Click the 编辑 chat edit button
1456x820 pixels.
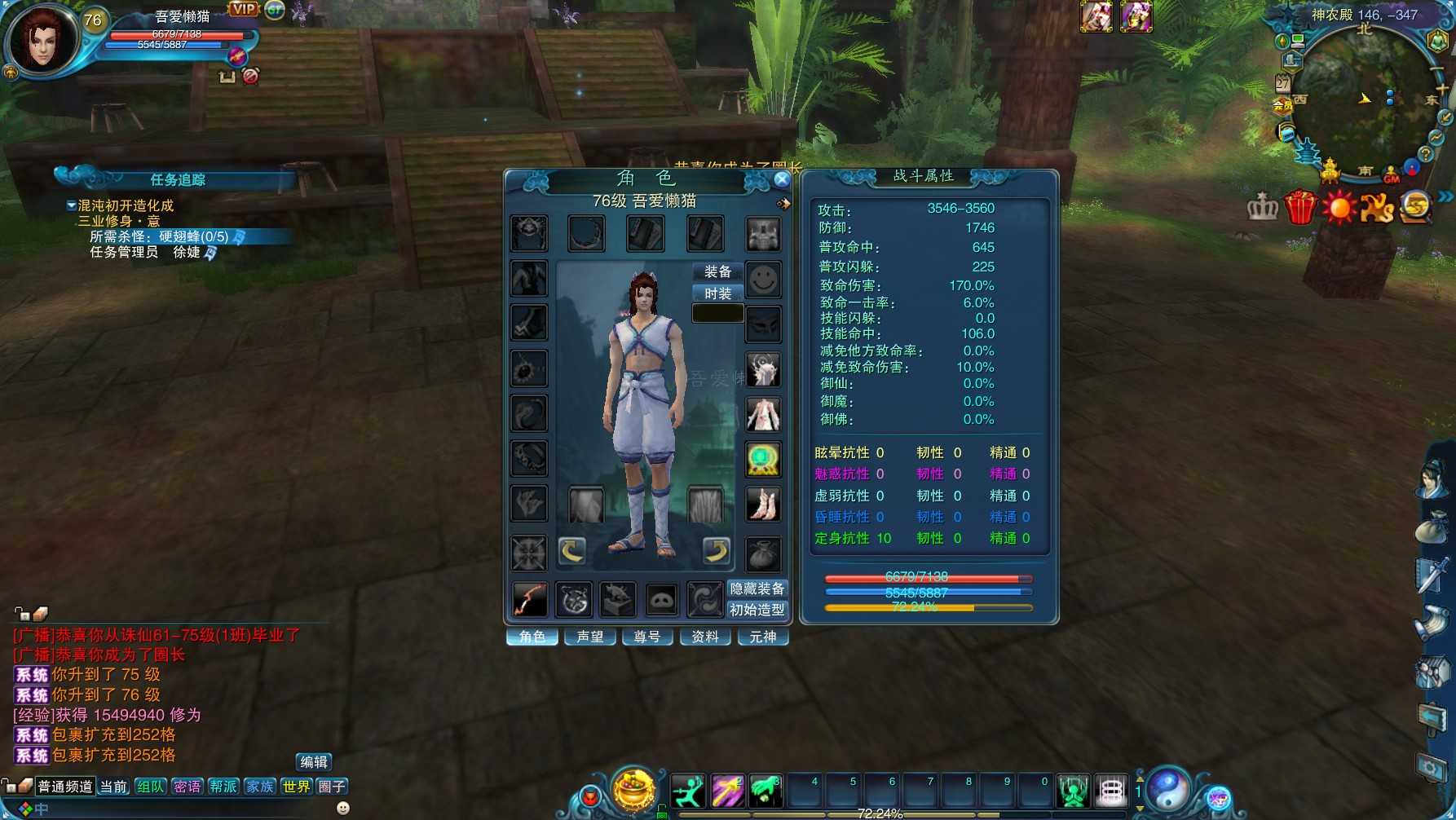[x=314, y=762]
